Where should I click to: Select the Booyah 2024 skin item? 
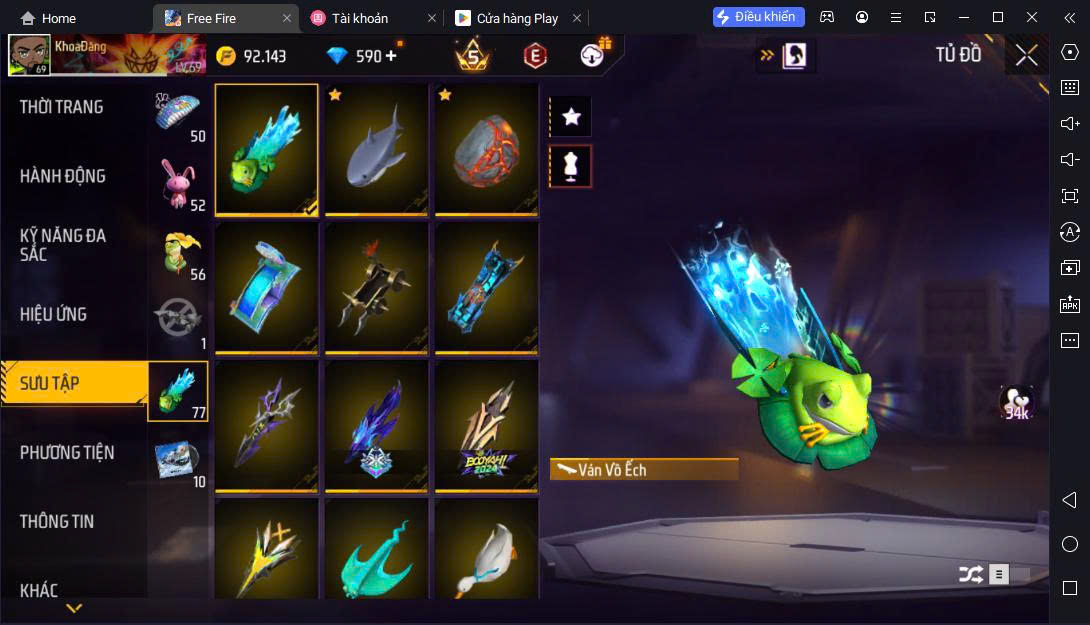coord(486,426)
